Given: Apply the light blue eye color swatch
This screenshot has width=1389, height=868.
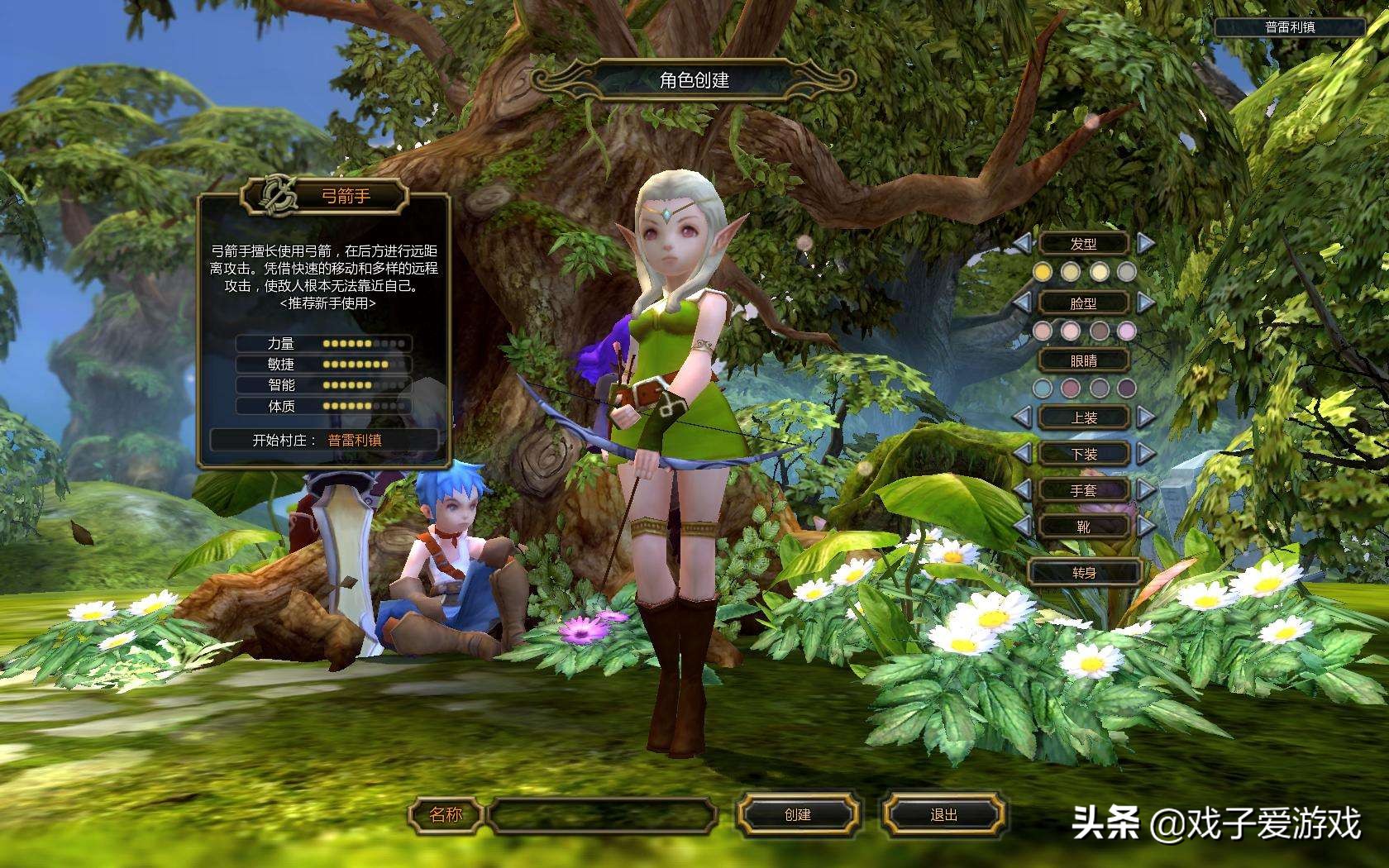Looking at the screenshot, I should [x=1043, y=388].
